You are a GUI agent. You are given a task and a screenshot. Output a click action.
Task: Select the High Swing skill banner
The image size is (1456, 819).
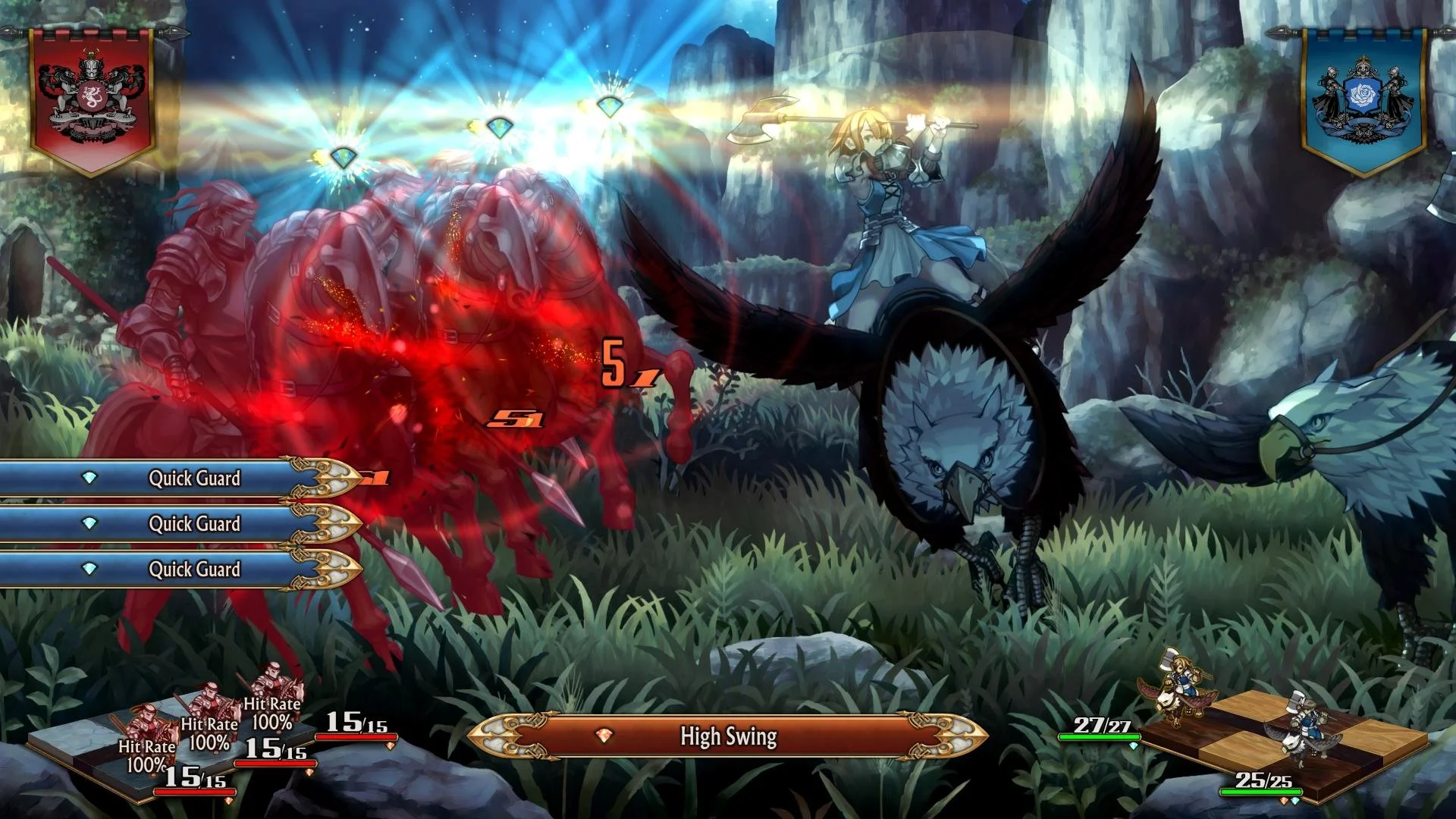(727, 736)
